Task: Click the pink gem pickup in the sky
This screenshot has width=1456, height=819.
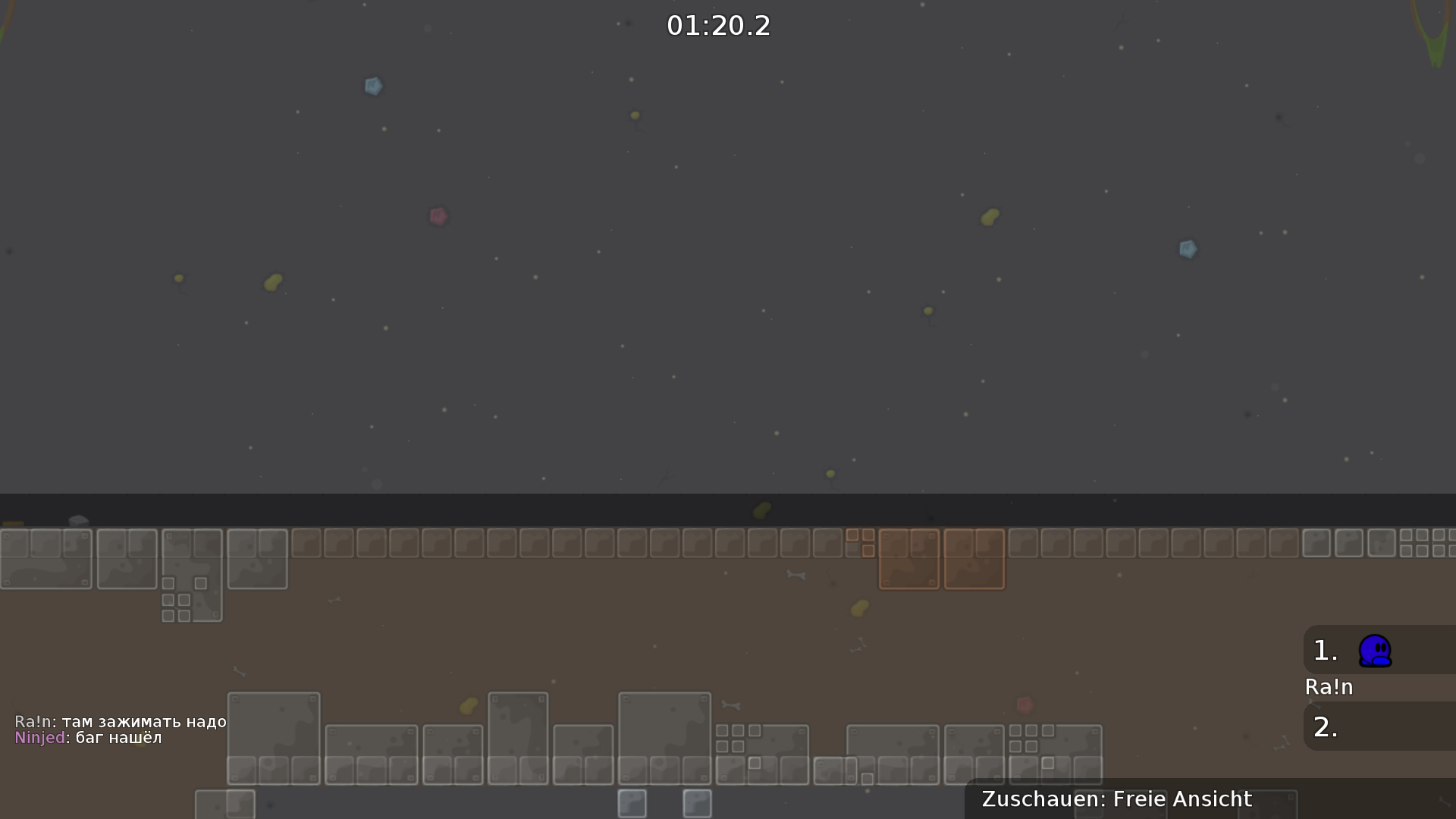Action: pos(438,216)
